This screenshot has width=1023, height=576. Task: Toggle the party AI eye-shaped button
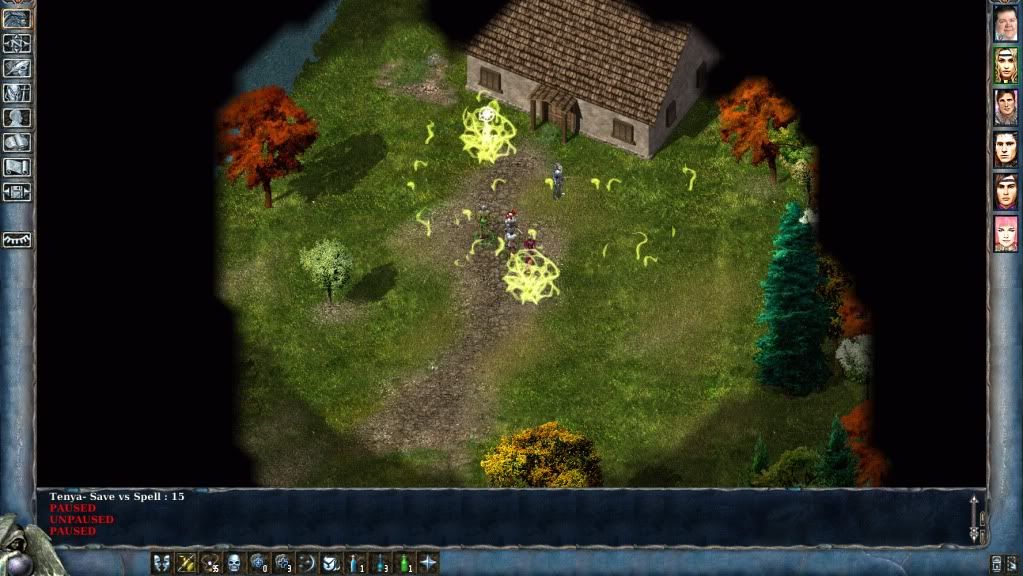click(17, 240)
